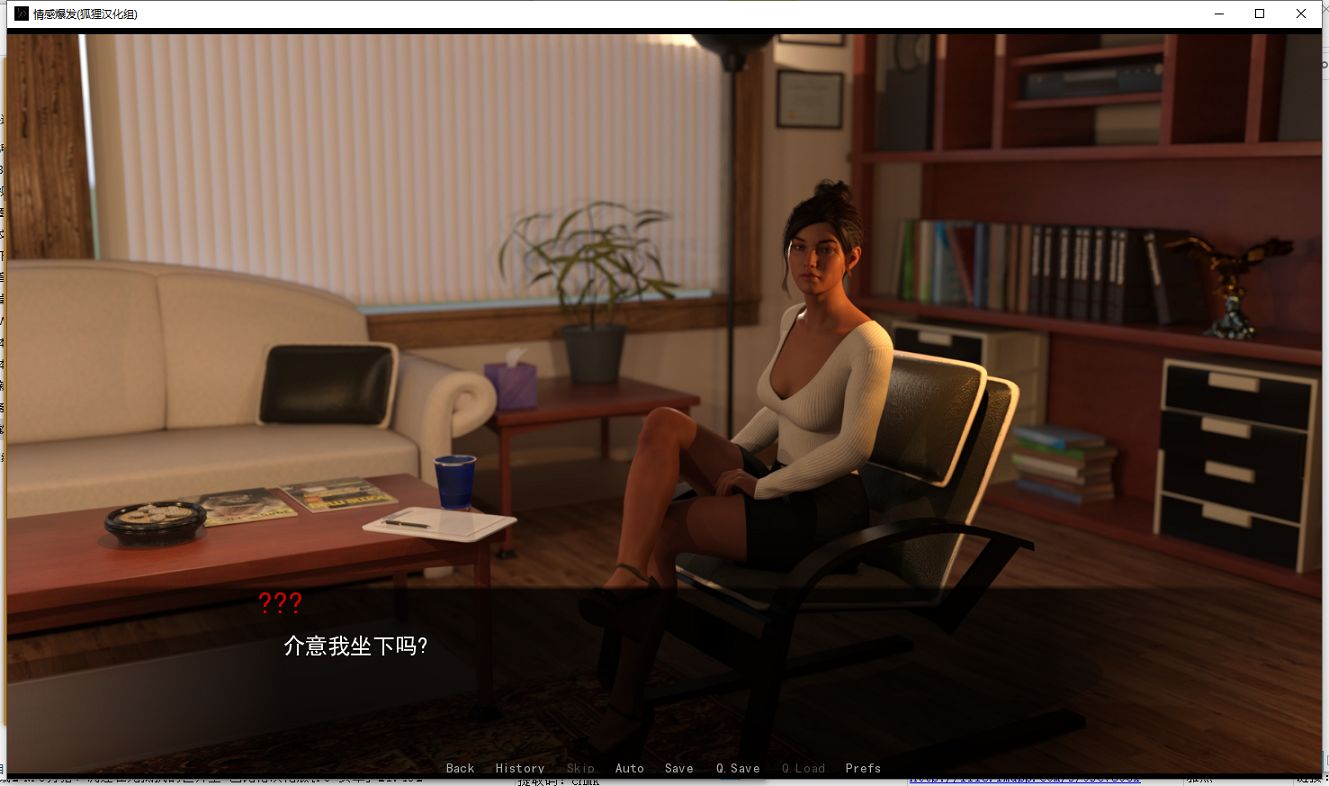1329x786 pixels.
Task: Maximize the game window
Action: pyautogui.click(x=1259, y=14)
